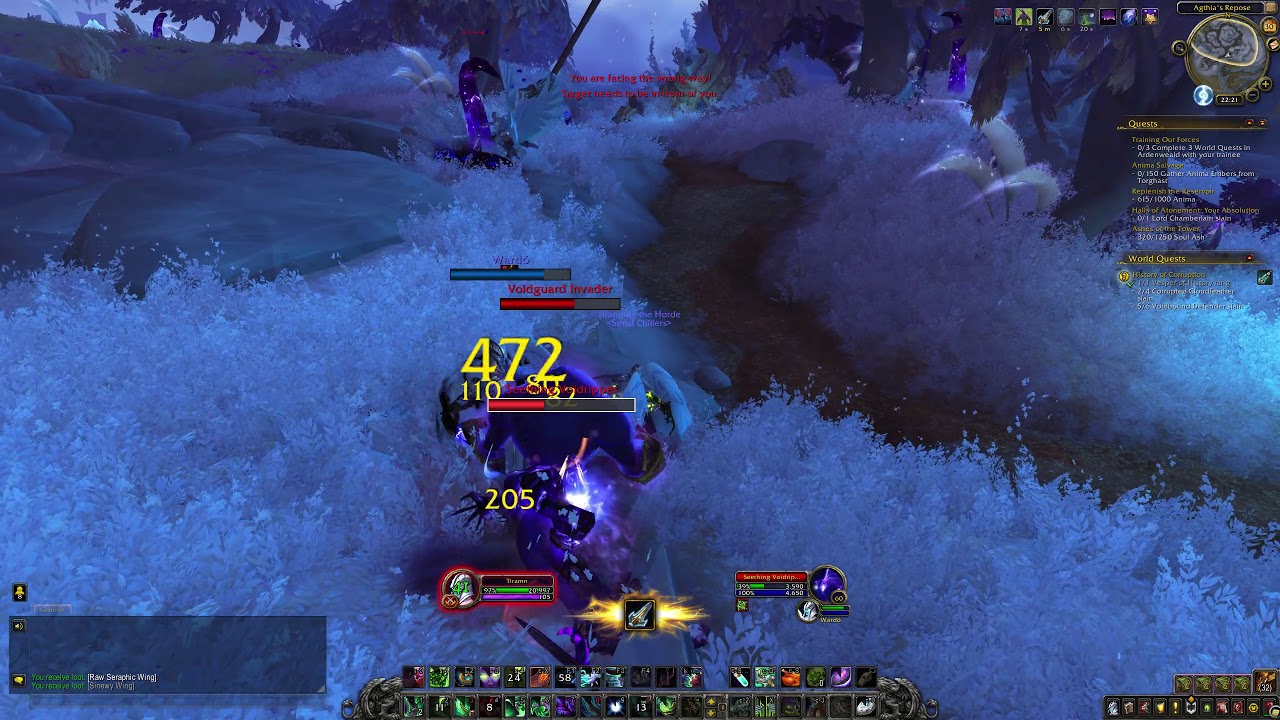This screenshot has height=720, width=1280.
Task: Click the History of Corruption world quest
Action: click(1169, 274)
